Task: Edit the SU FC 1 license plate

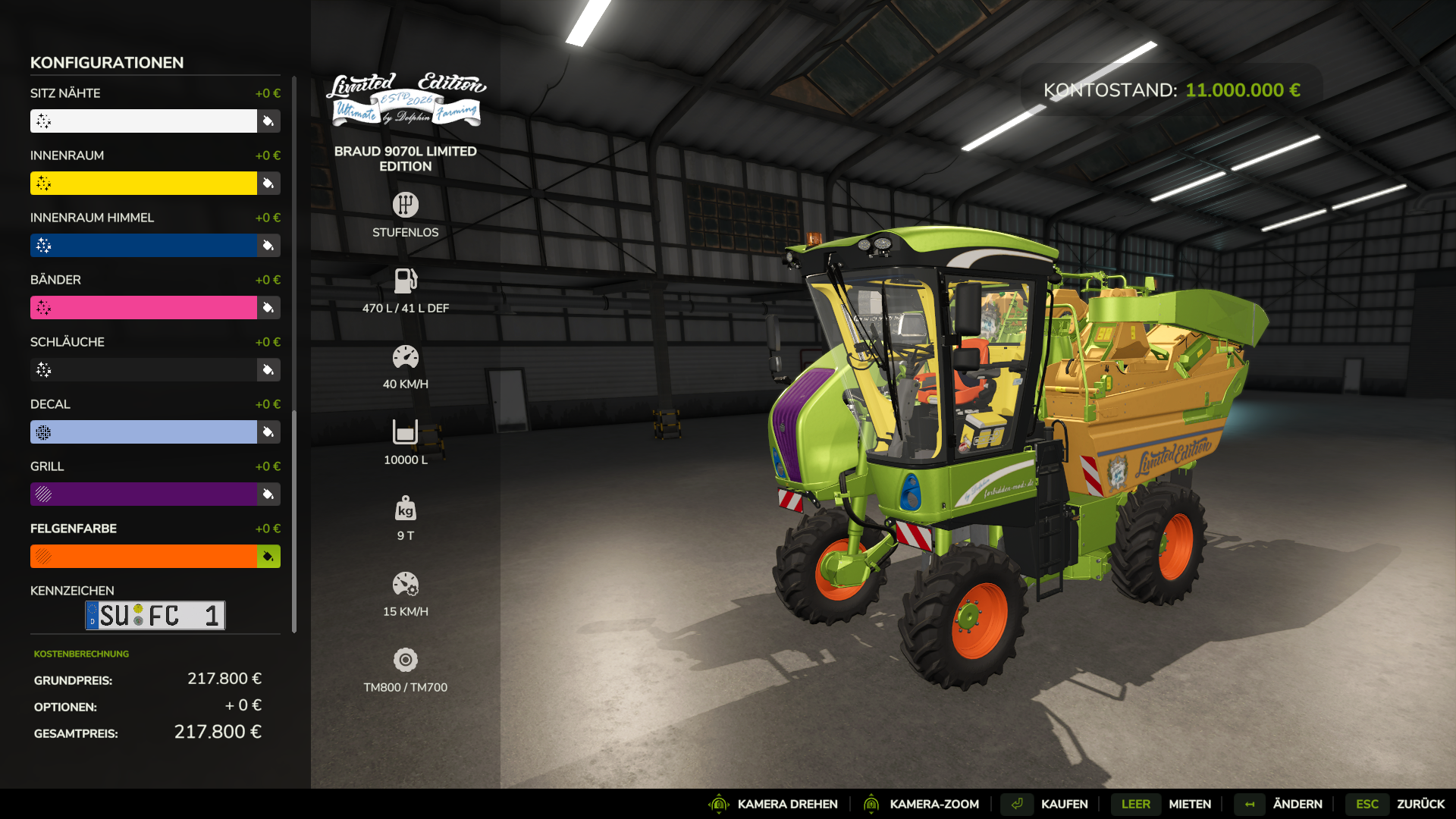Action: pyautogui.click(x=155, y=615)
